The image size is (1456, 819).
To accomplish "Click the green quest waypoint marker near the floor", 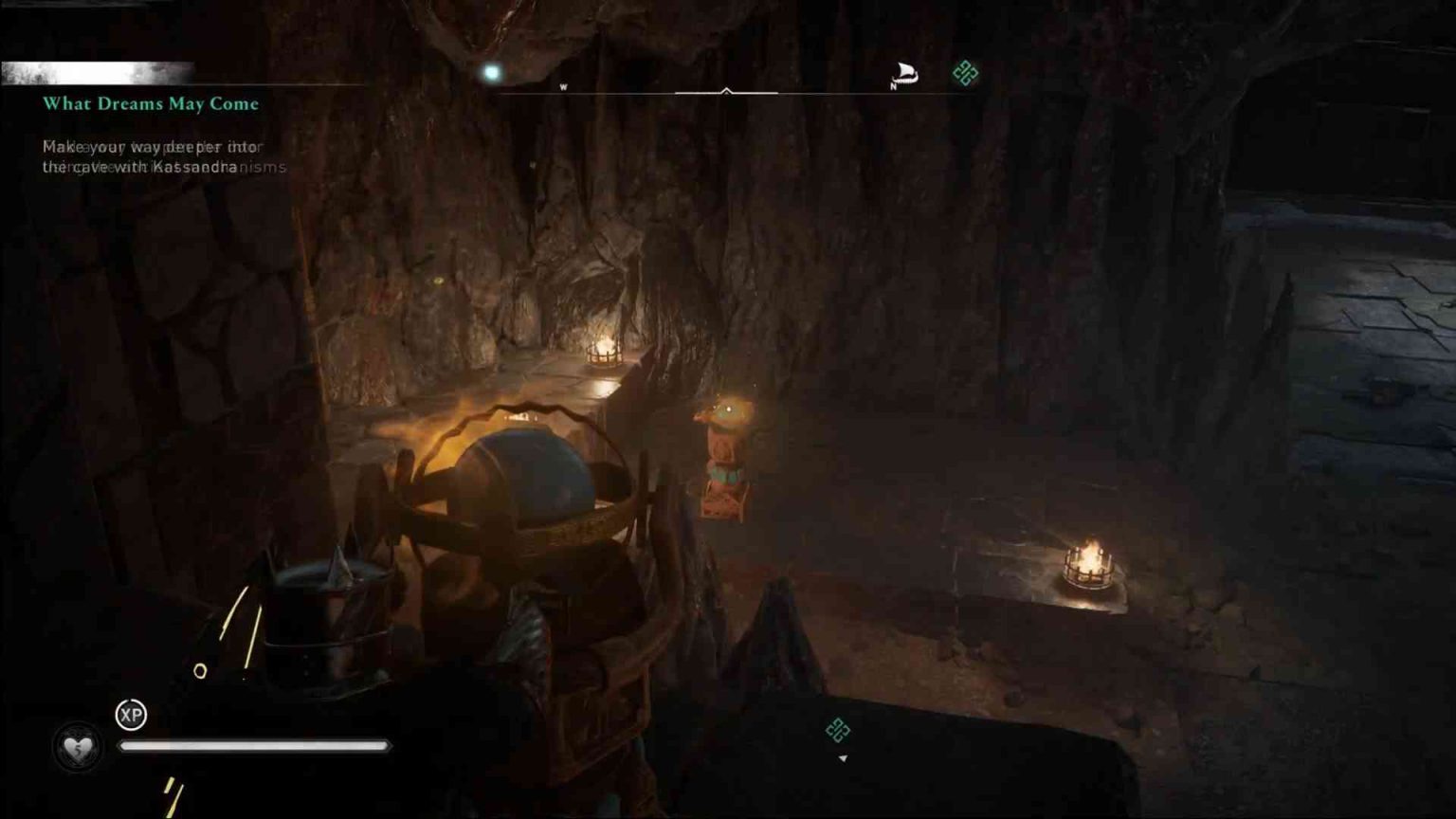I will (x=838, y=731).
